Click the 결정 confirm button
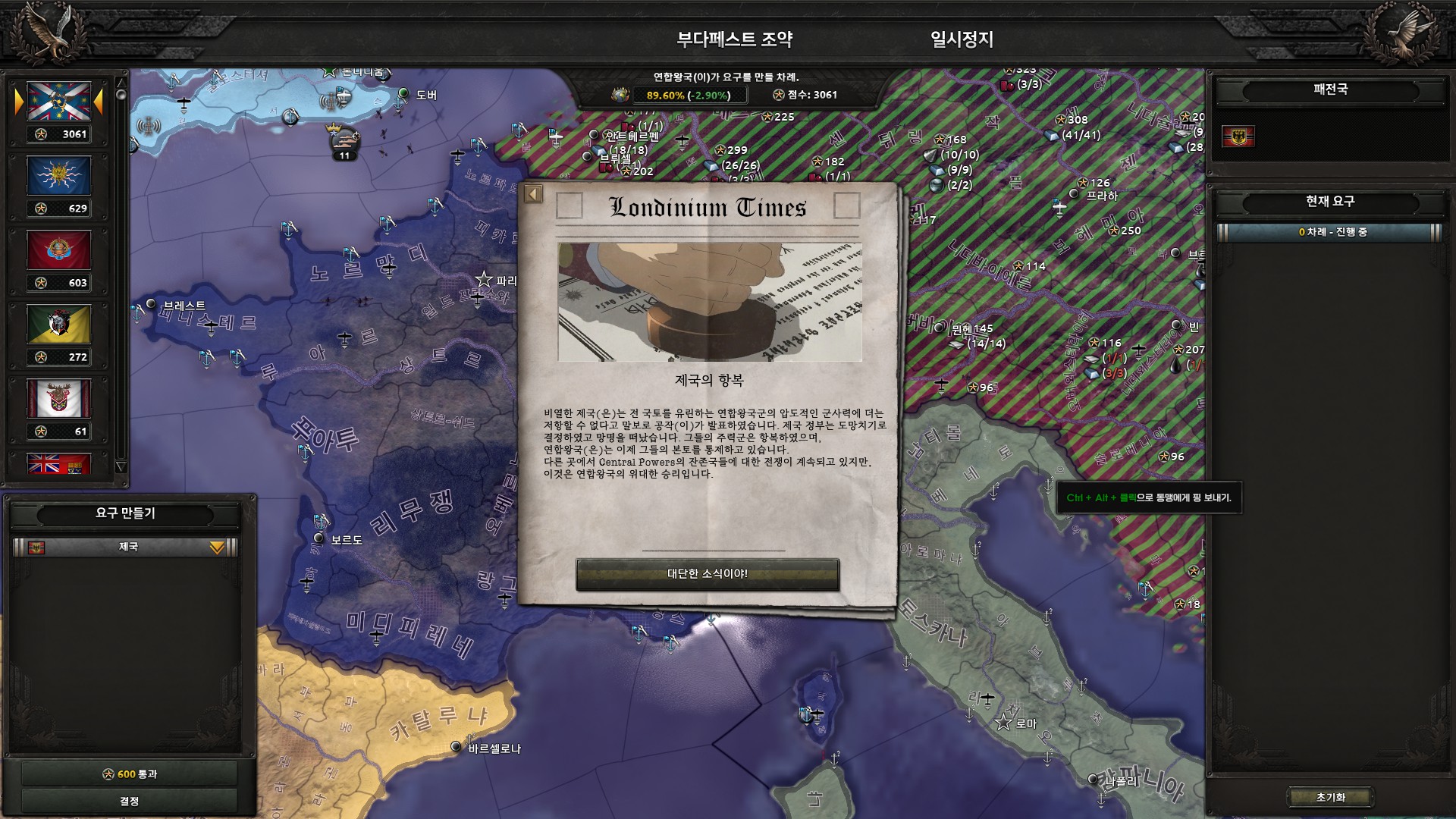Viewport: 1456px width, 819px height. [x=129, y=801]
